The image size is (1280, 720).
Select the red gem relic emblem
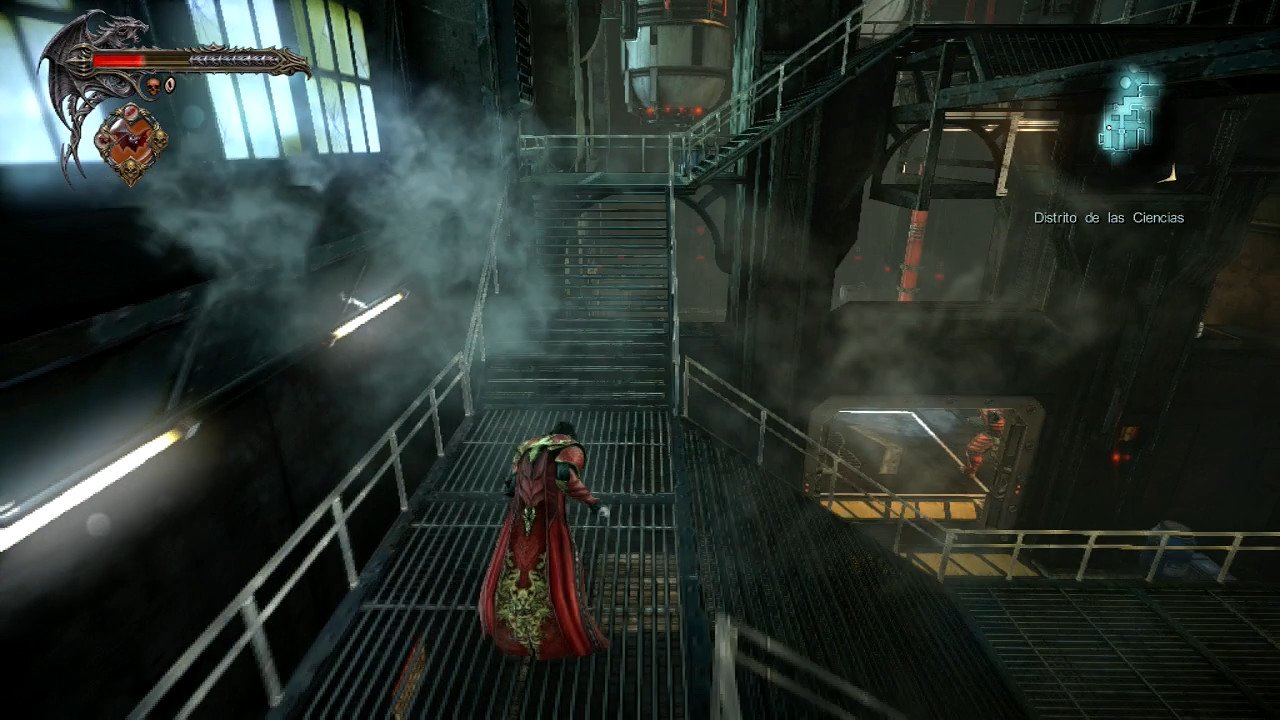tap(131, 143)
